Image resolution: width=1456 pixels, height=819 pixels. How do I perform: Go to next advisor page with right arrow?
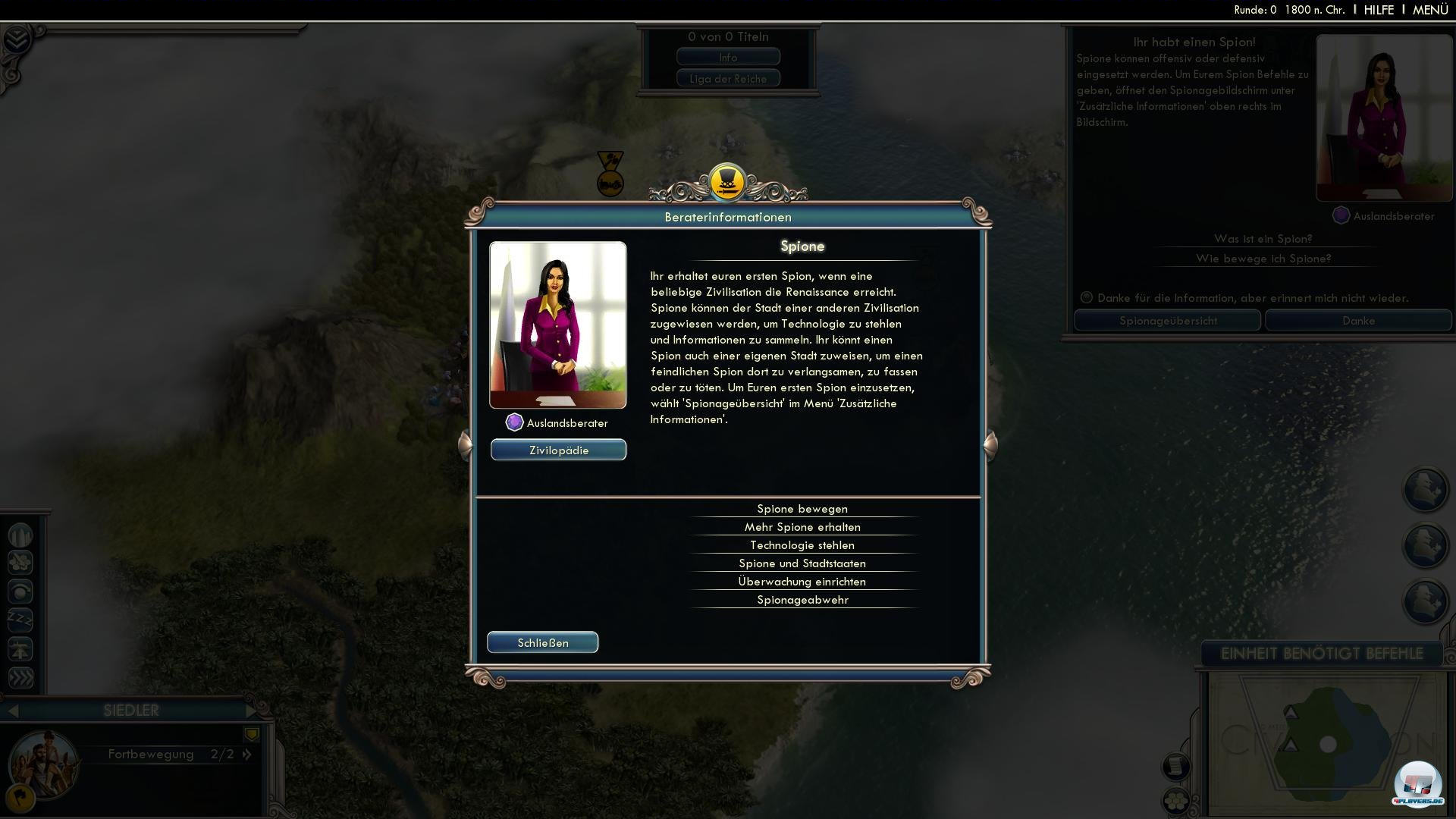pyautogui.click(x=990, y=444)
